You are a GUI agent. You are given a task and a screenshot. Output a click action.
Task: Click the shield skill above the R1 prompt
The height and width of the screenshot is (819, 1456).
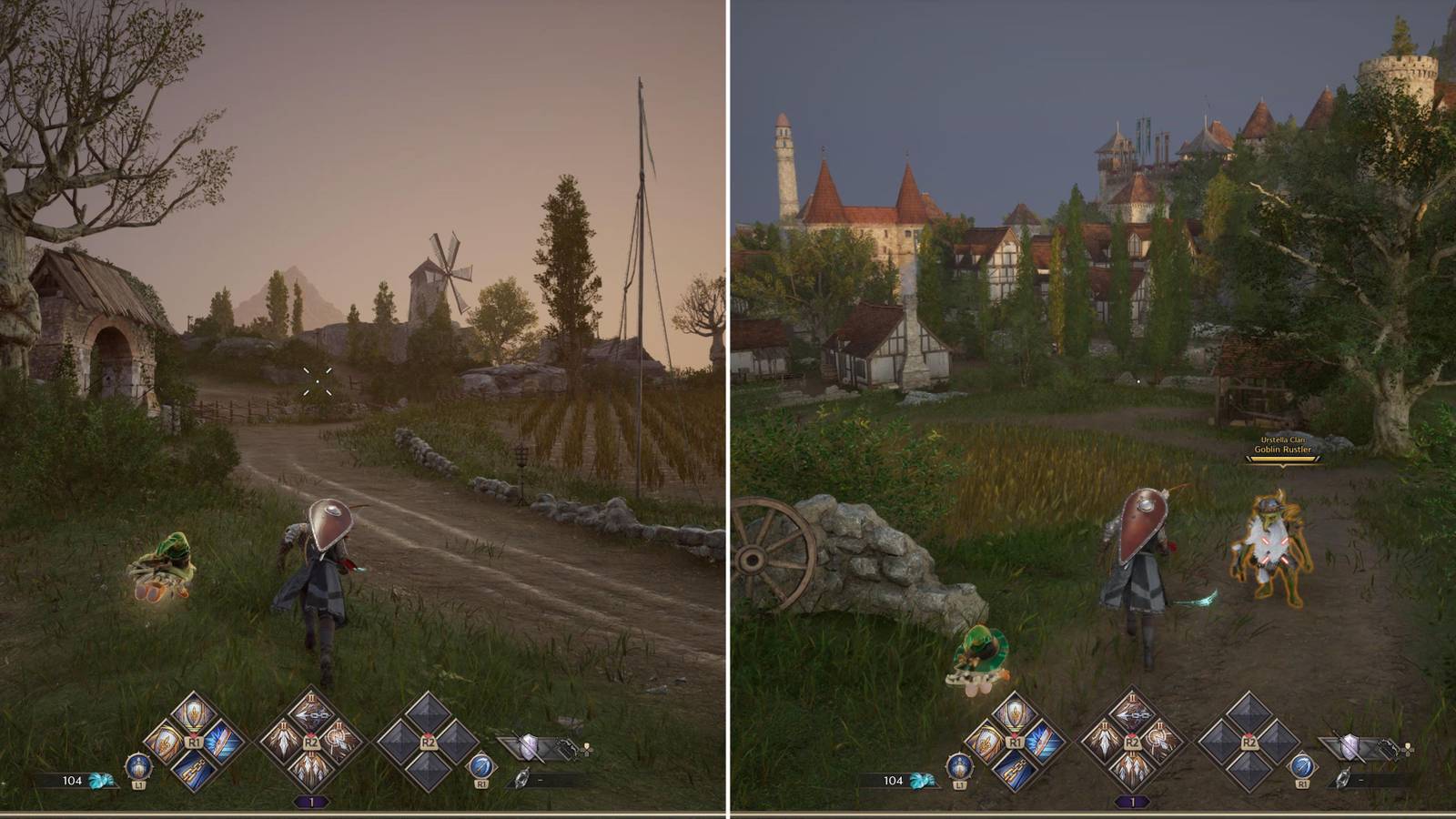tap(193, 714)
